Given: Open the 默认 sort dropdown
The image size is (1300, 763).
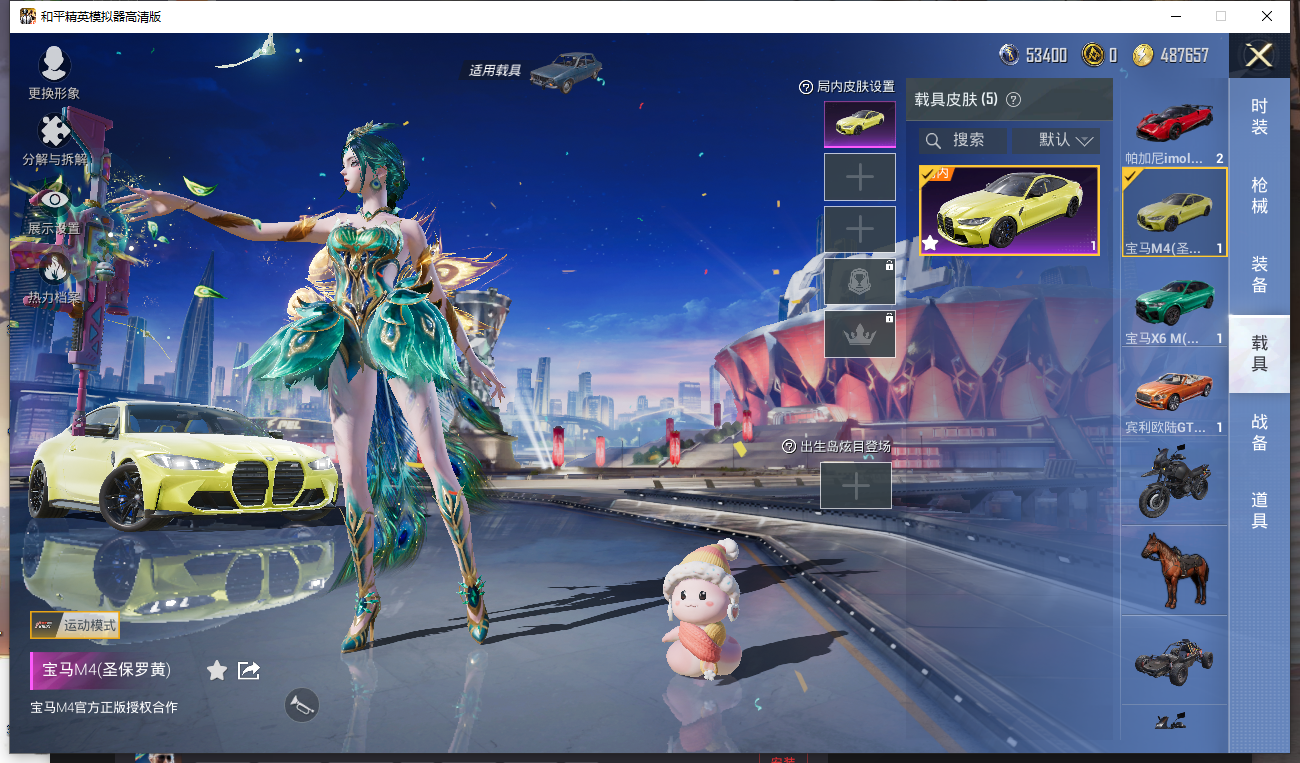Looking at the screenshot, I should pos(1055,140).
